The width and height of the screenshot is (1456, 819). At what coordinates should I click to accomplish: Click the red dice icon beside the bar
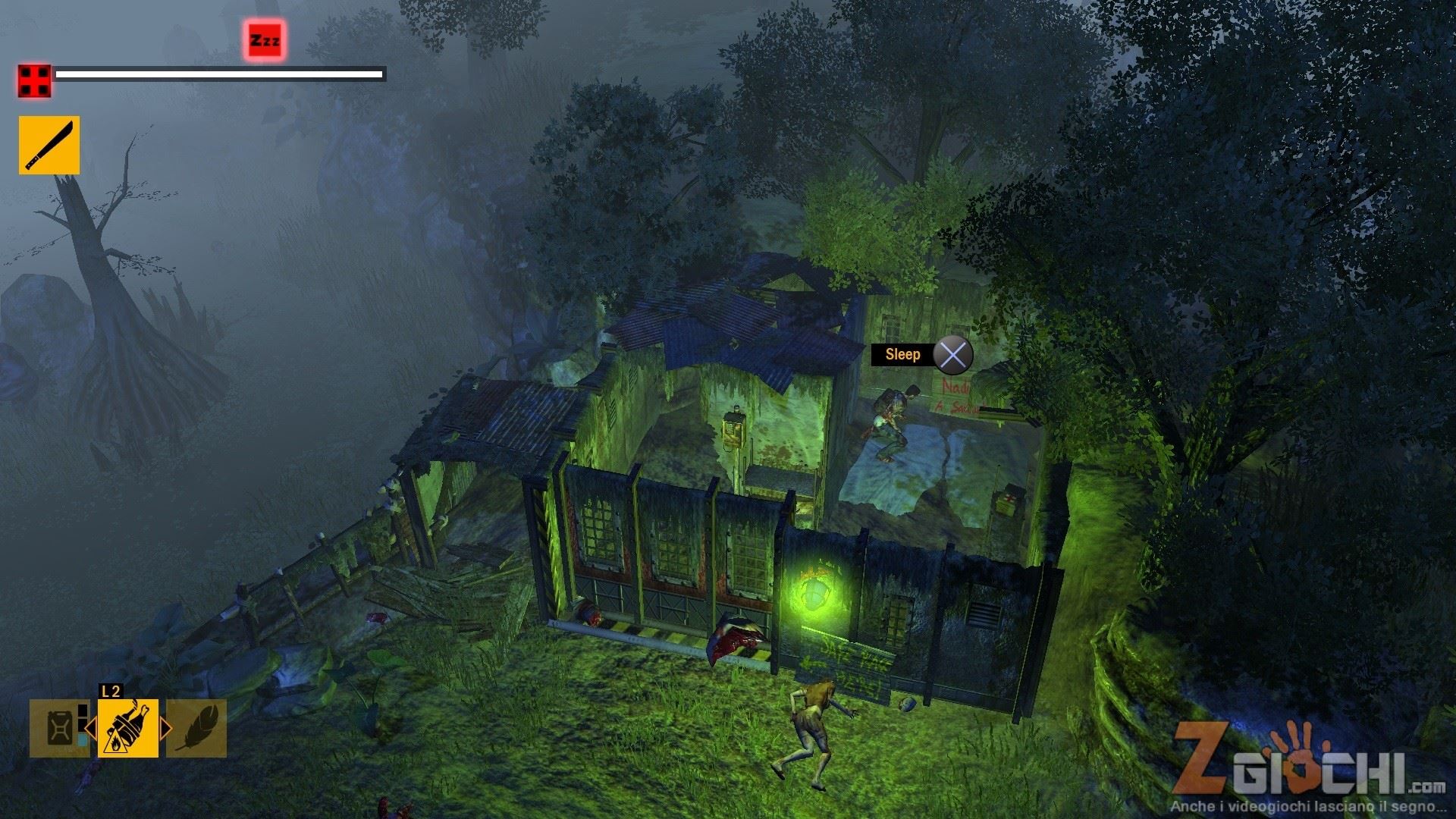tap(35, 81)
